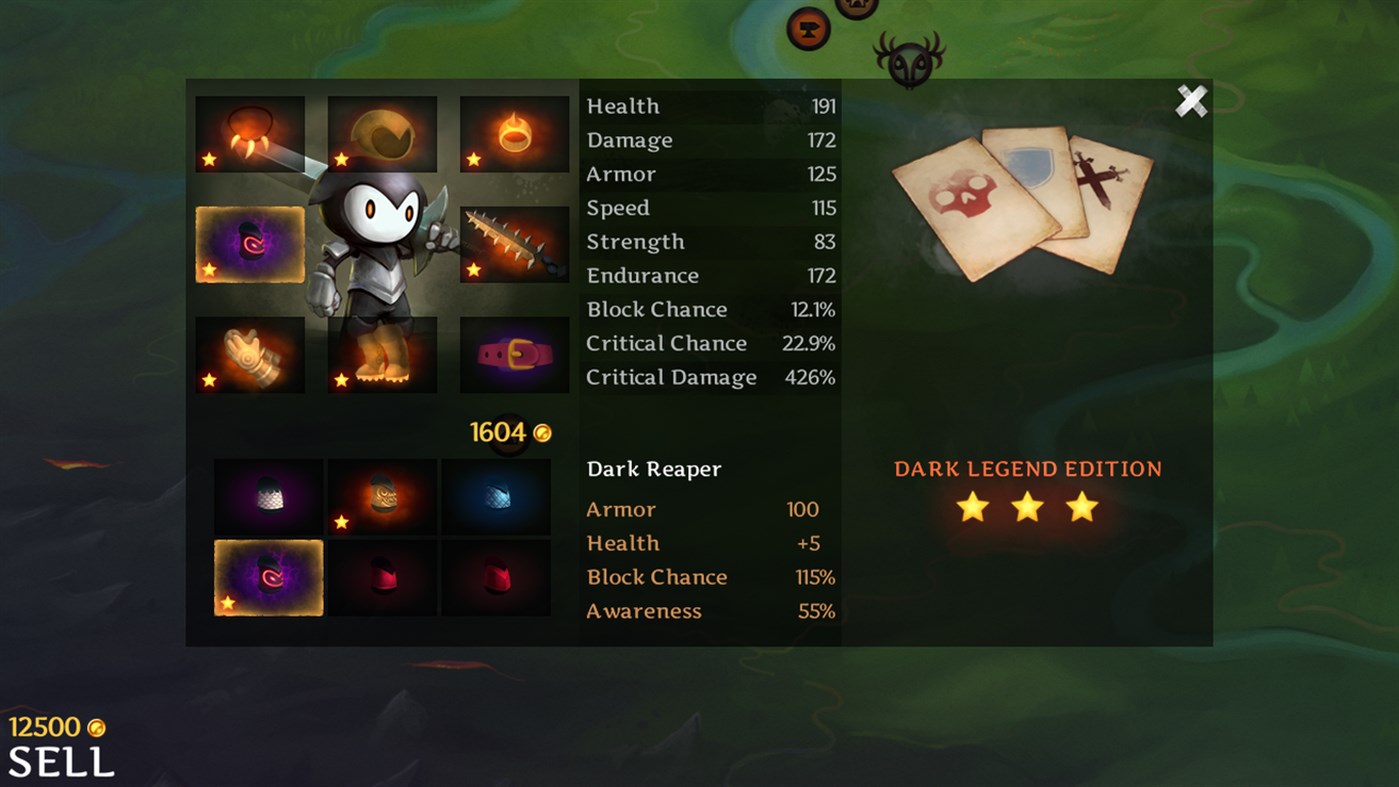Select the fire ring equipment slot
Viewport: 1399px width, 787px height.
coord(513,132)
